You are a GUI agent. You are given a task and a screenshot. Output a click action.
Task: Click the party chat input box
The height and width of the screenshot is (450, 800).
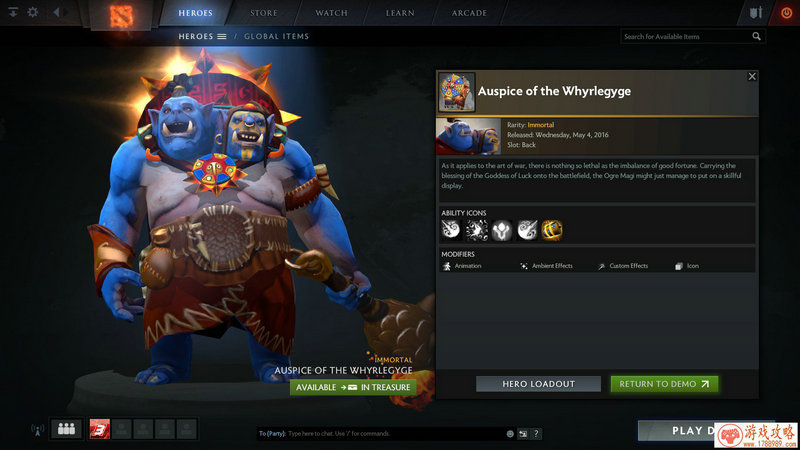coord(380,434)
